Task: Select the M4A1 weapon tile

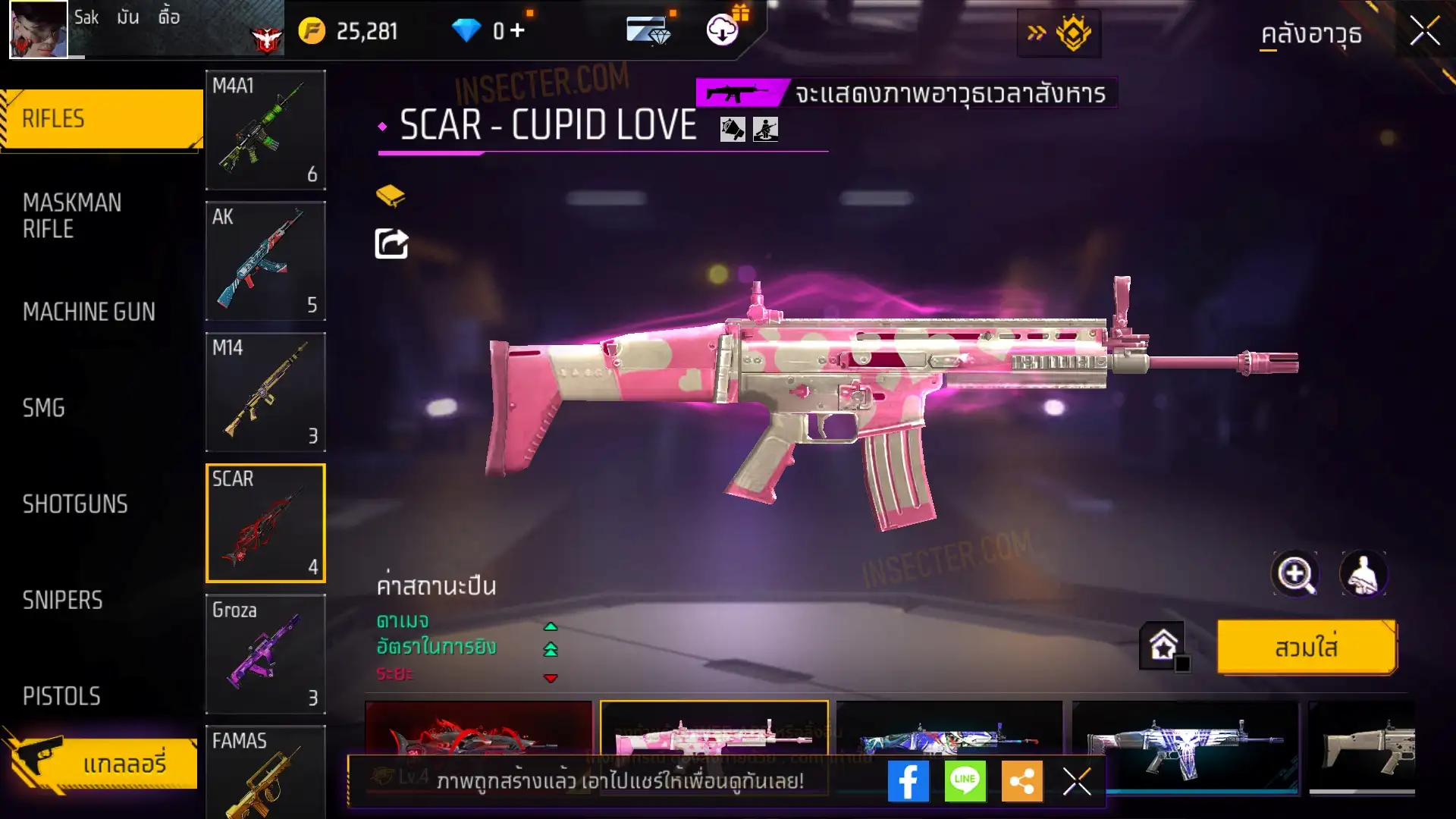Action: coord(265,130)
